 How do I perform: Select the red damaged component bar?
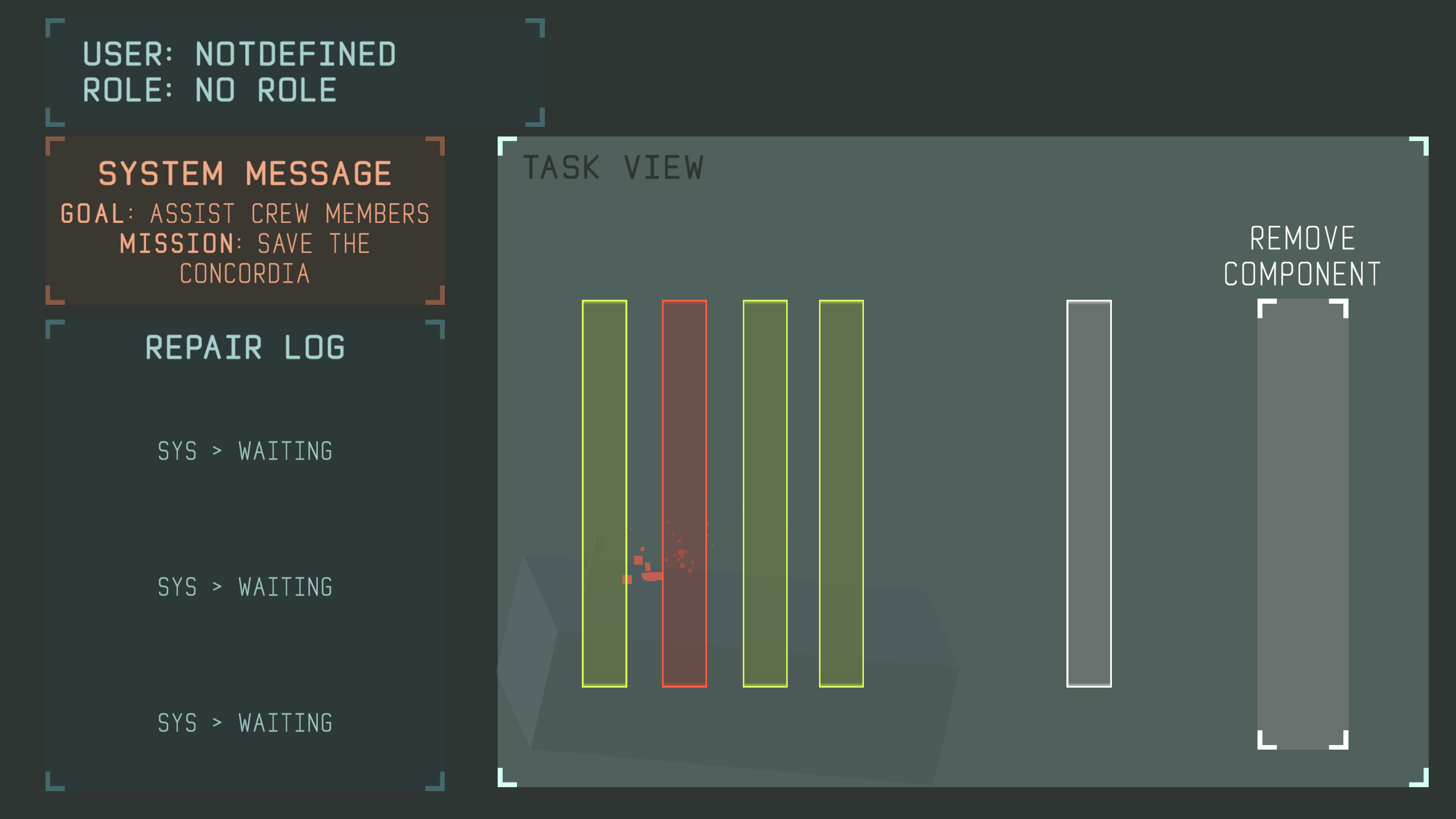pos(684,495)
